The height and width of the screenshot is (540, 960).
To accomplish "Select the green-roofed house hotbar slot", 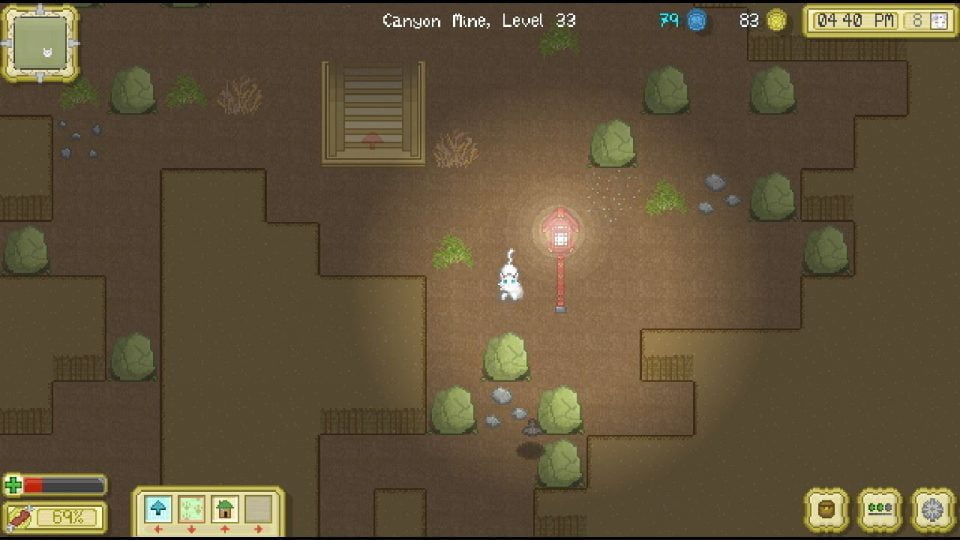I will (225, 508).
